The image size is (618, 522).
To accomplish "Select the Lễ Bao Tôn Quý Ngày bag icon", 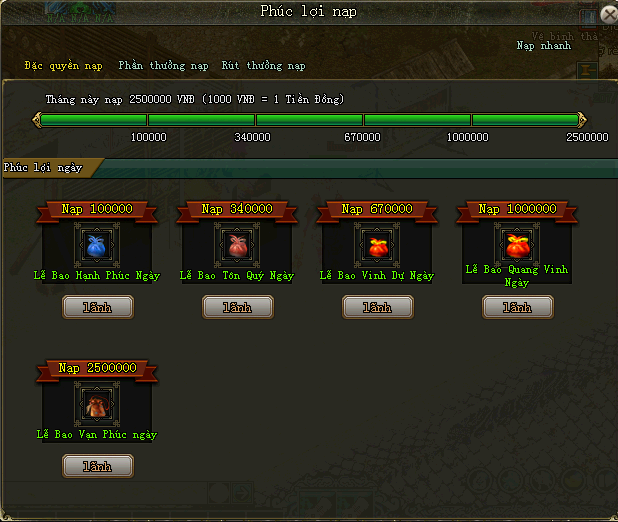I will click(x=237, y=244).
